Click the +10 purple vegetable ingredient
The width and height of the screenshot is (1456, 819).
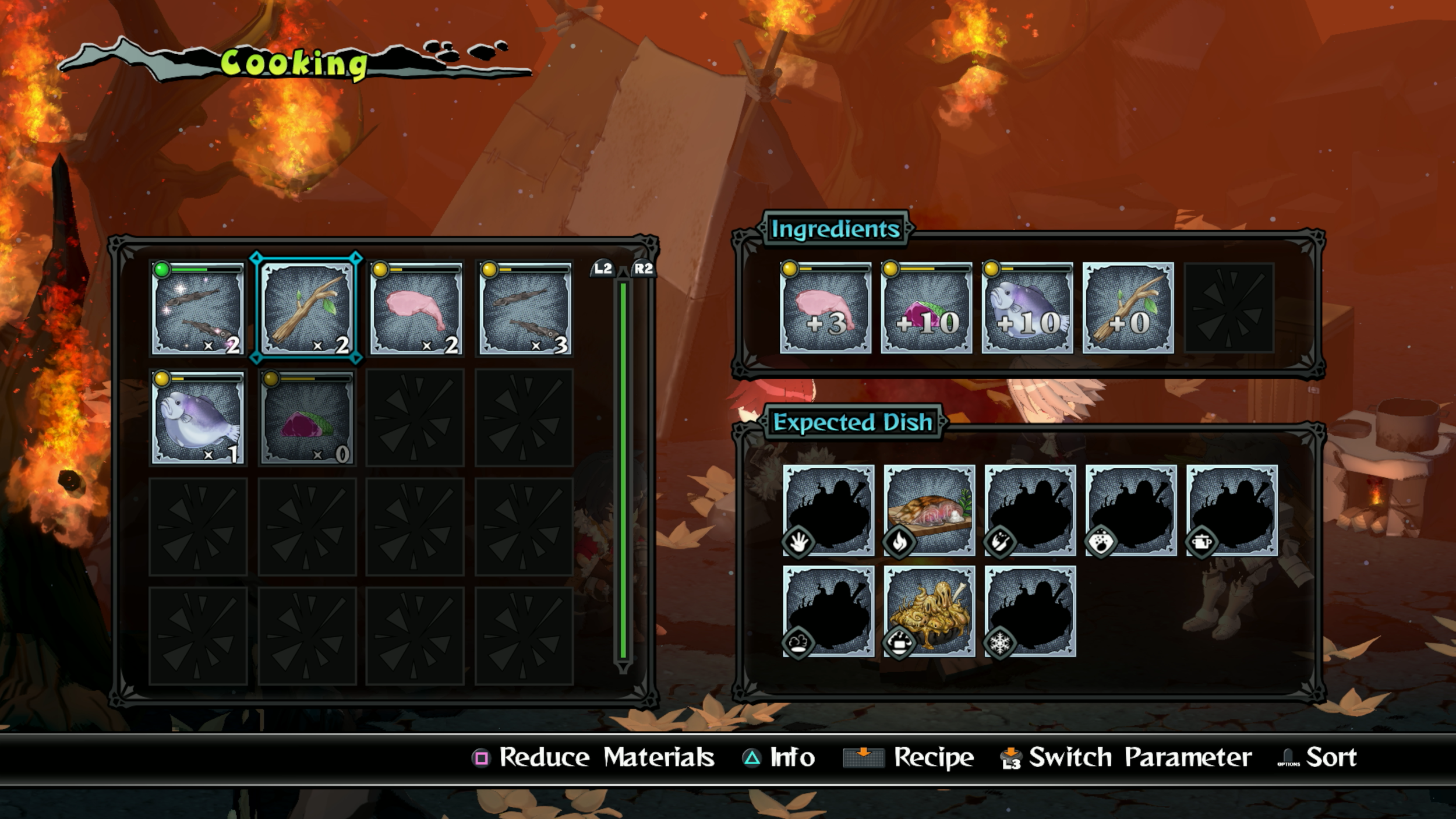tap(926, 308)
